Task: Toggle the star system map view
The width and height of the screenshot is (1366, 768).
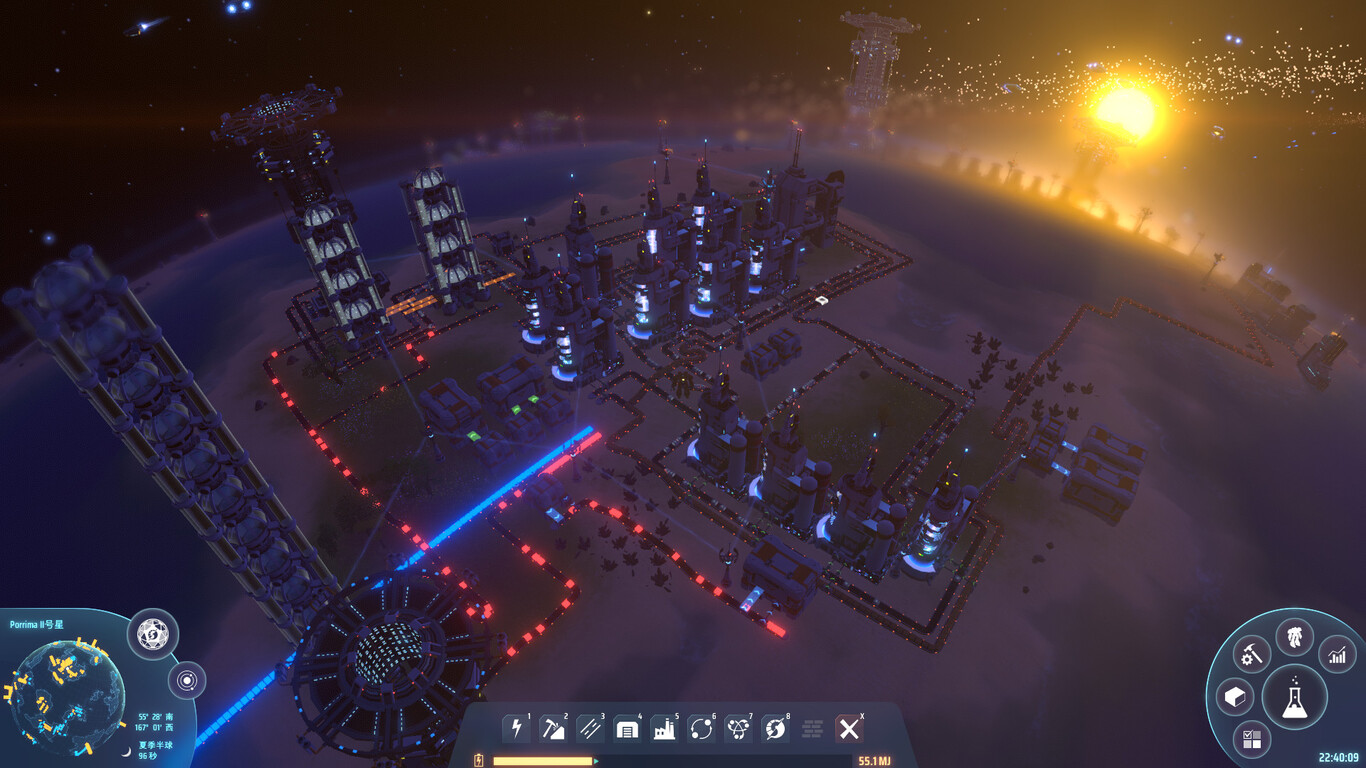Action: pos(188,679)
